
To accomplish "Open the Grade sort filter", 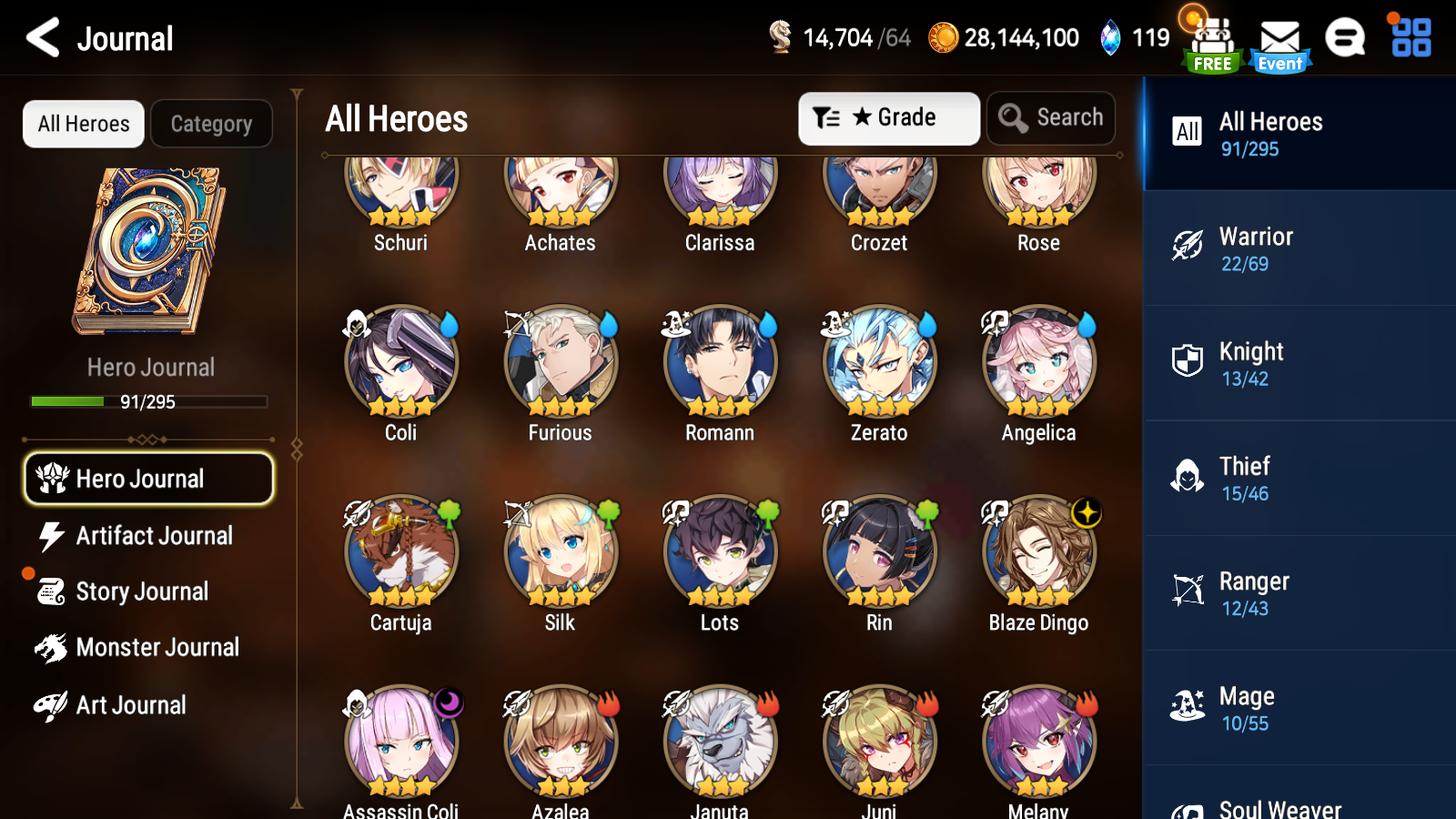I will [888, 117].
